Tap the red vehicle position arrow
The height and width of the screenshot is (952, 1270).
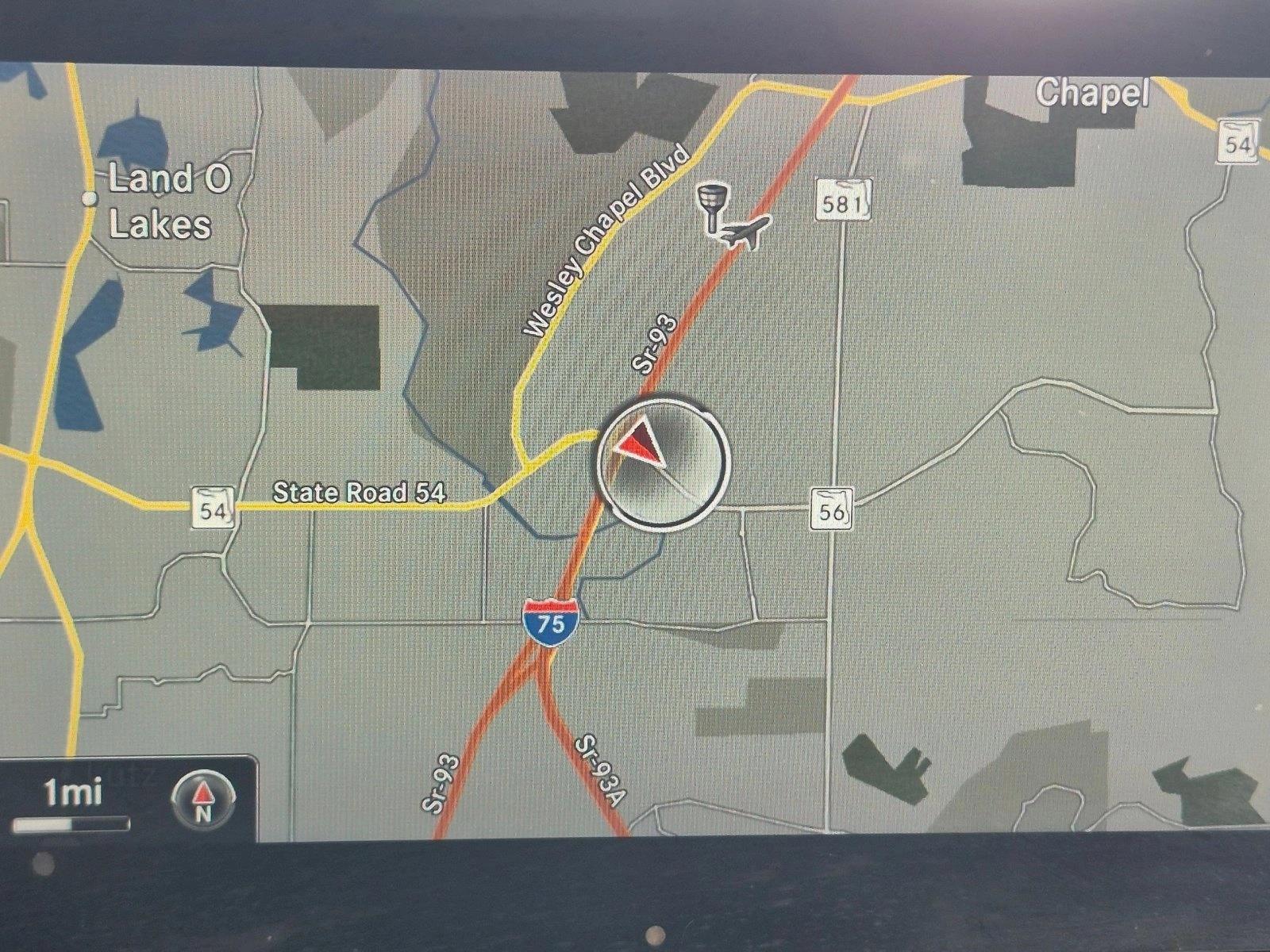(x=641, y=444)
